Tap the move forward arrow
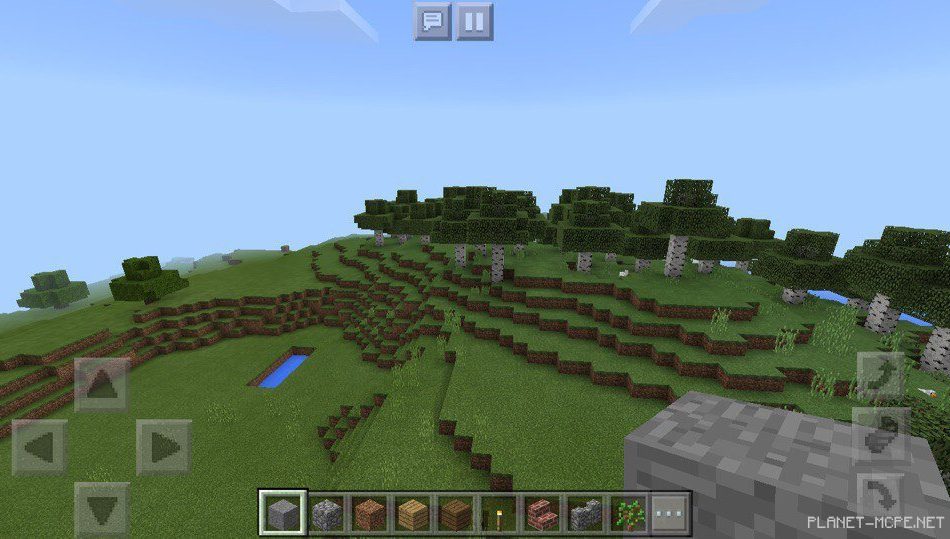The image size is (950, 539). click(102, 385)
